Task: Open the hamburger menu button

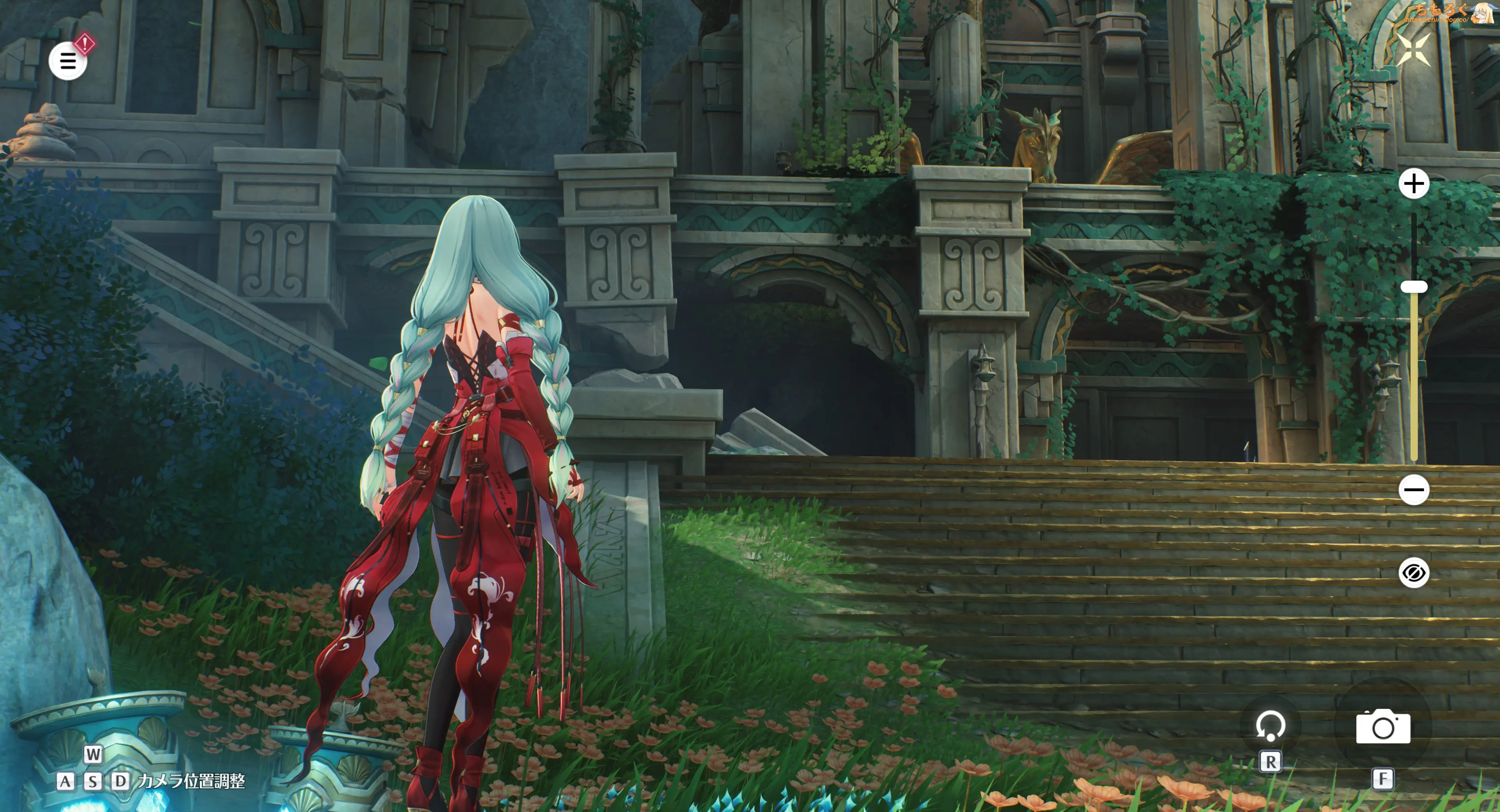Action: (68, 61)
